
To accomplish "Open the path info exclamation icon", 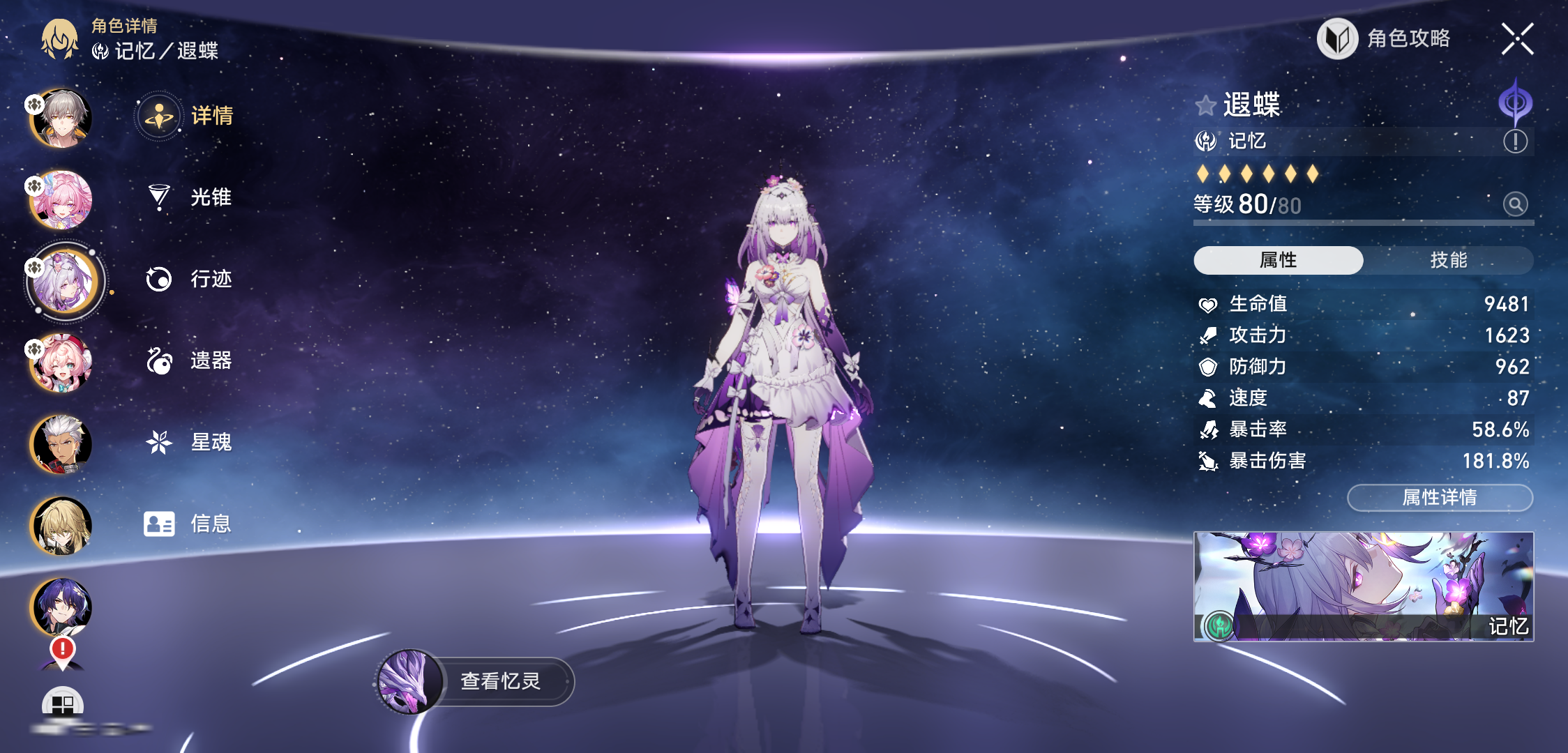I will [x=1515, y=142].
